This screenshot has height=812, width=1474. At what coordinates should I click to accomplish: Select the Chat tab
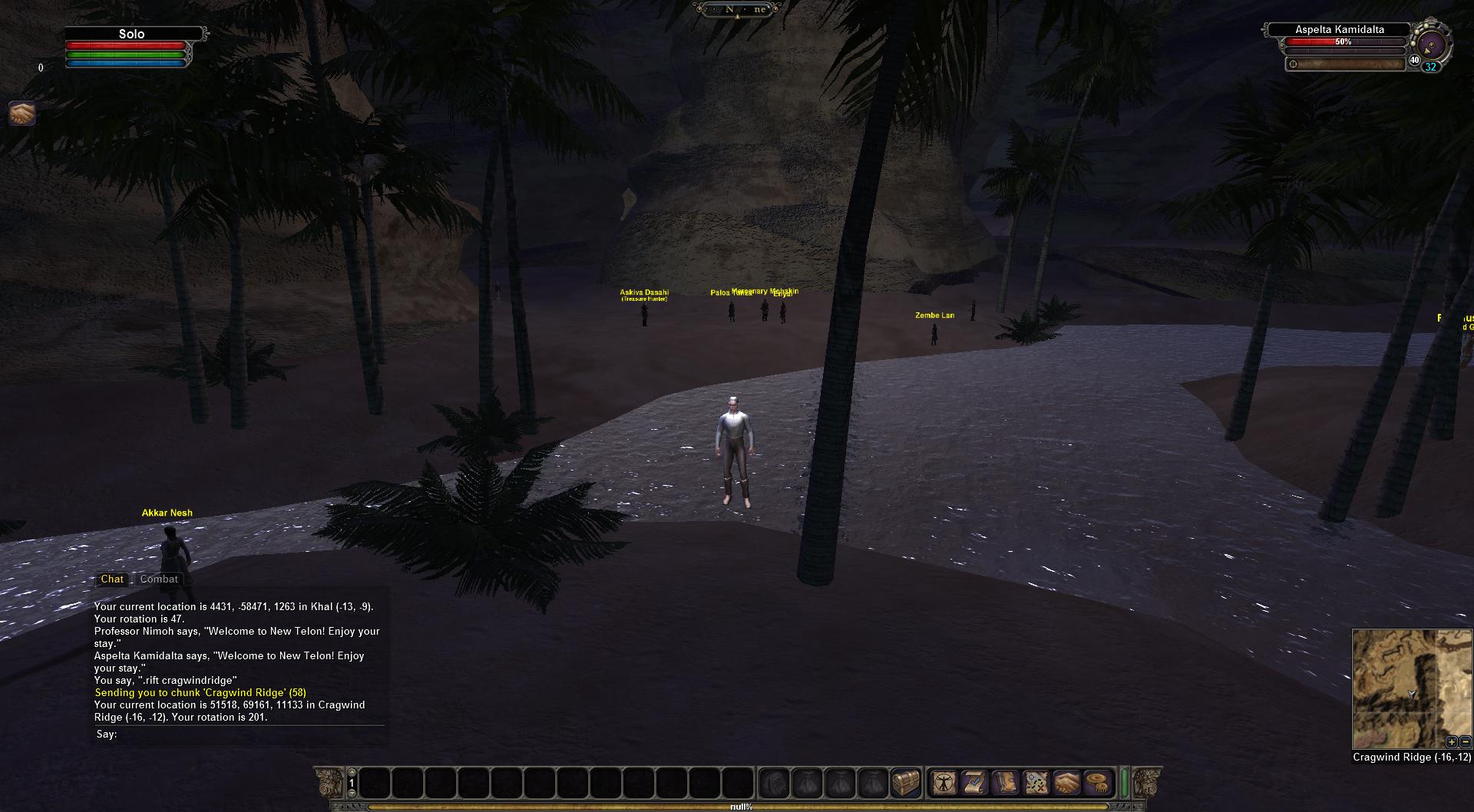point(112,579)
